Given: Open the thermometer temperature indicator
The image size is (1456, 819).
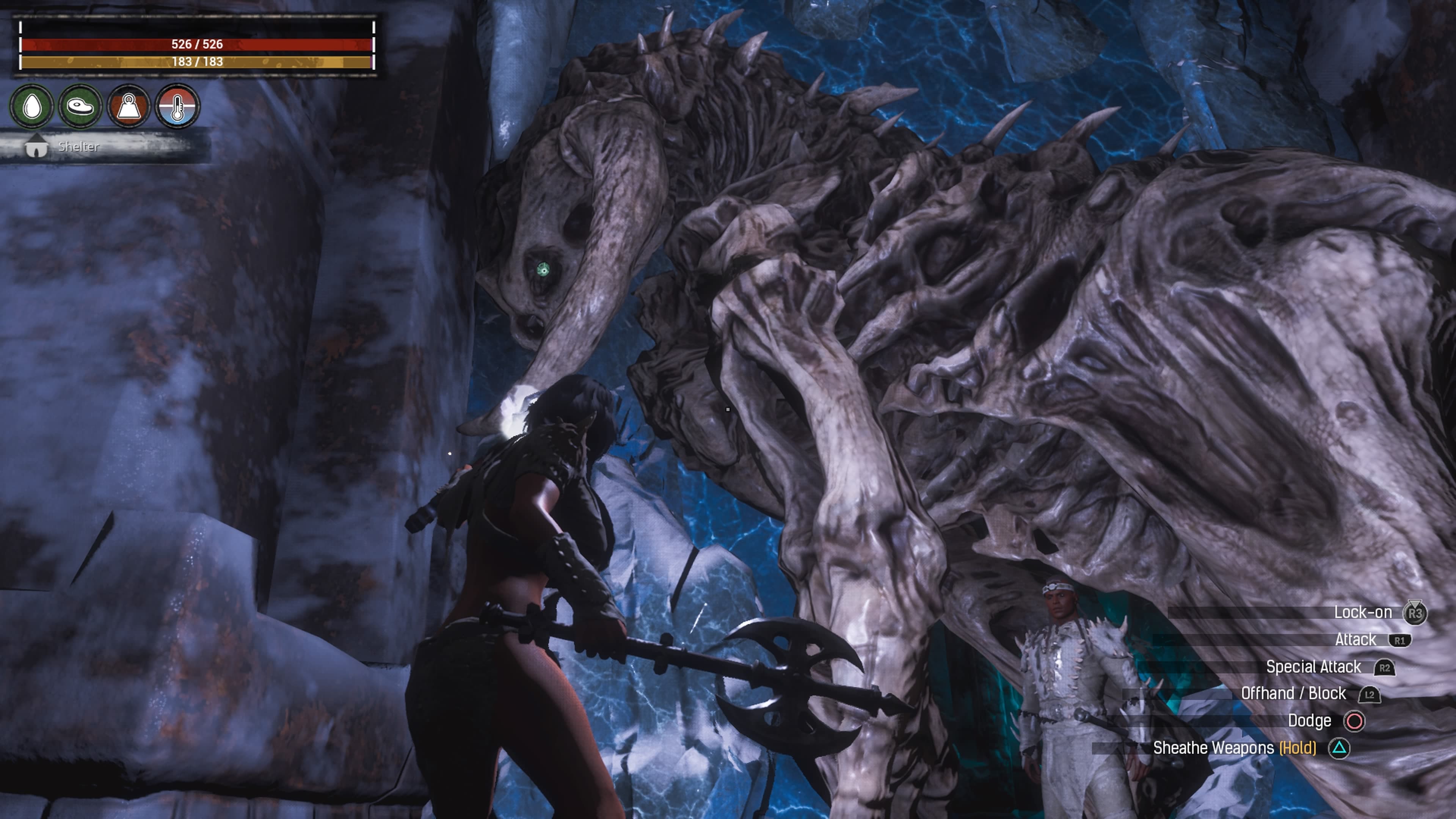Looking at the screenshot, I should point(177,106).
